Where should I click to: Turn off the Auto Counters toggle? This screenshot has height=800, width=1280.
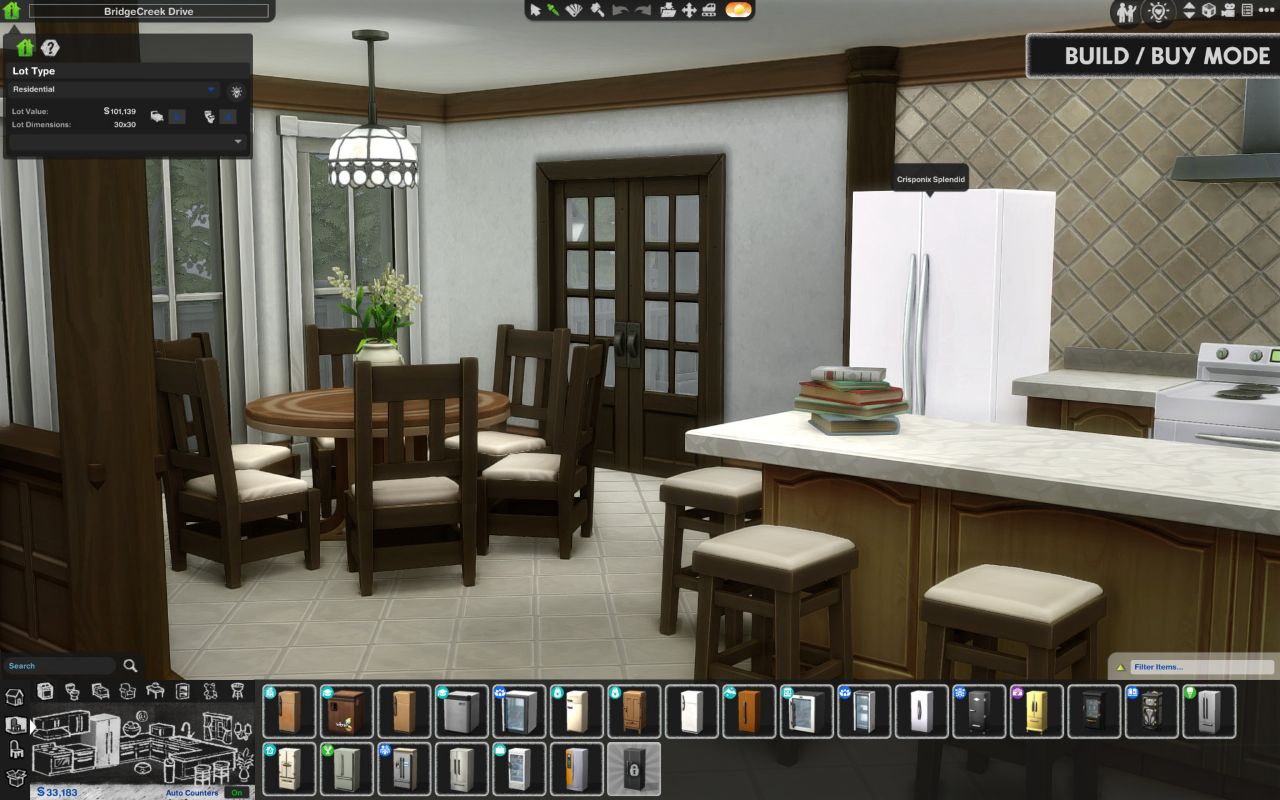pyautogui.click(x=237, y=791)
